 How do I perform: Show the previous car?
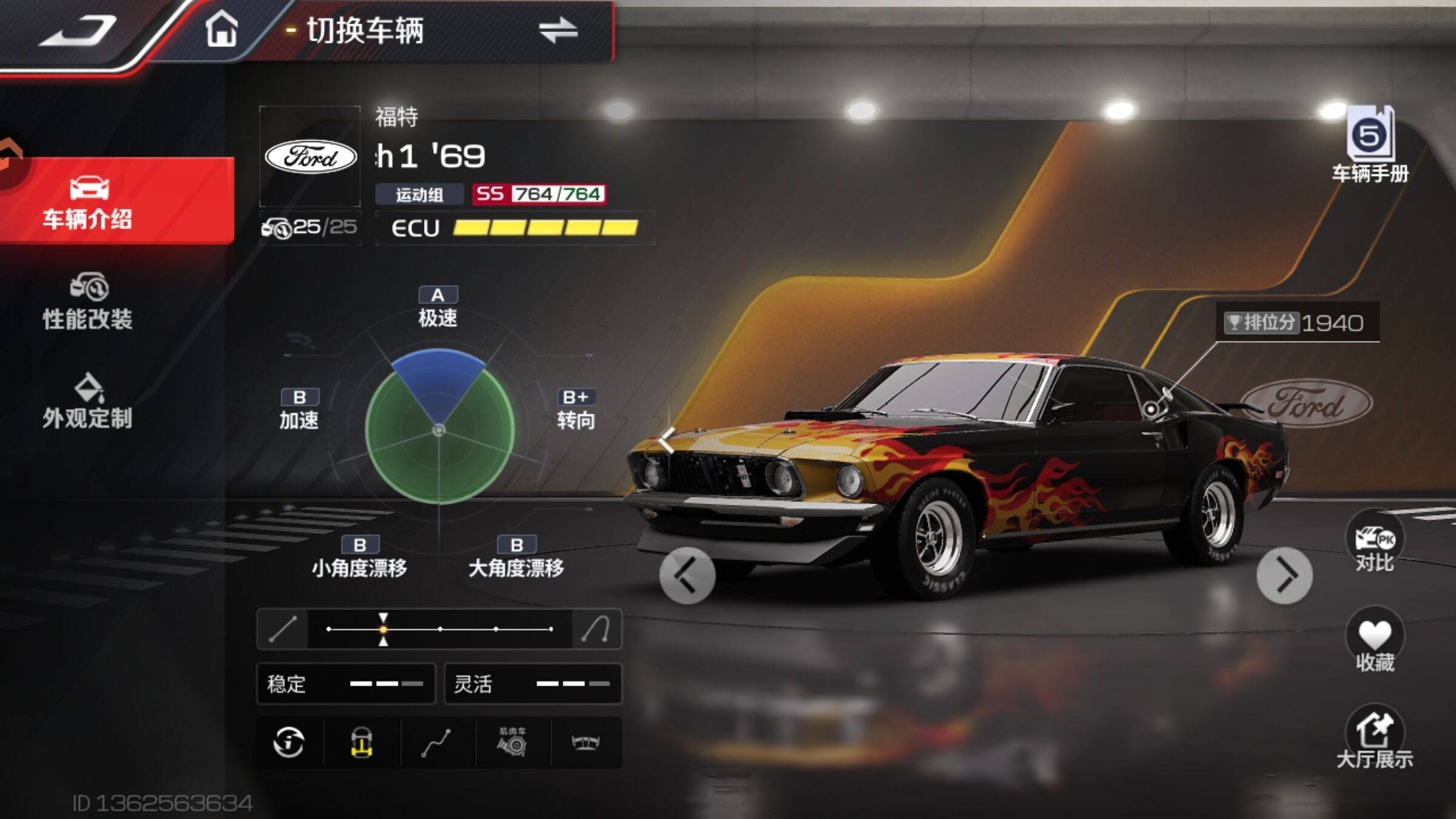[x=687, y=575]
